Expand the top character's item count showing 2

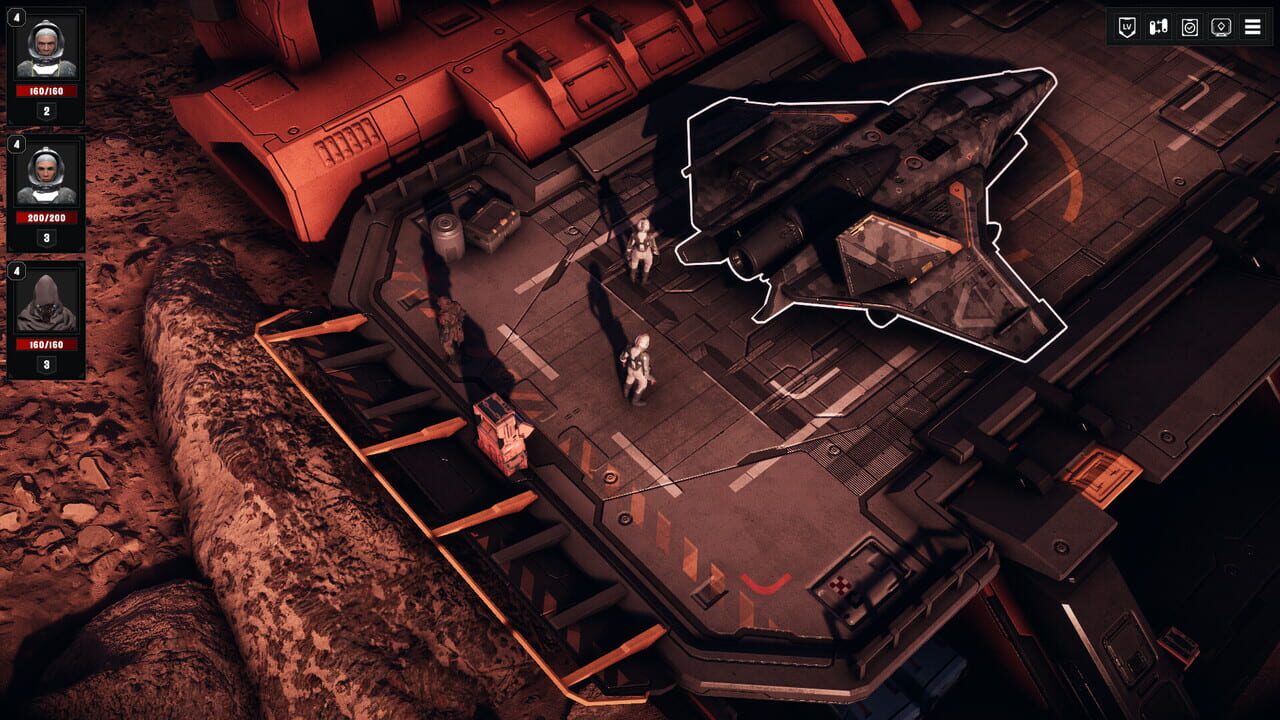[x=46, y=111]
